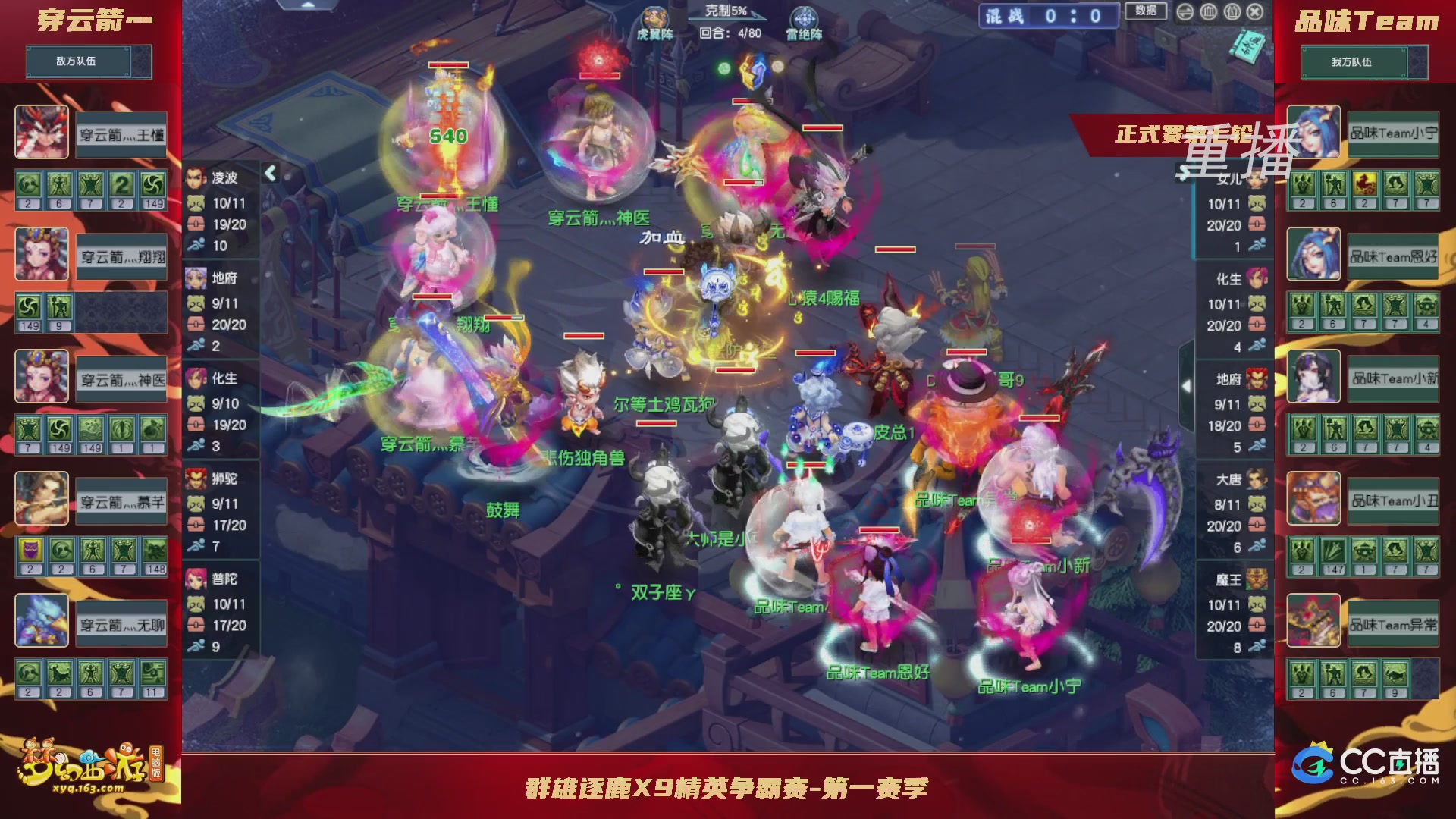Collapse the unit list using the arrow beside 凌波
Screen dimensions: 1456x819
point(270,173)
